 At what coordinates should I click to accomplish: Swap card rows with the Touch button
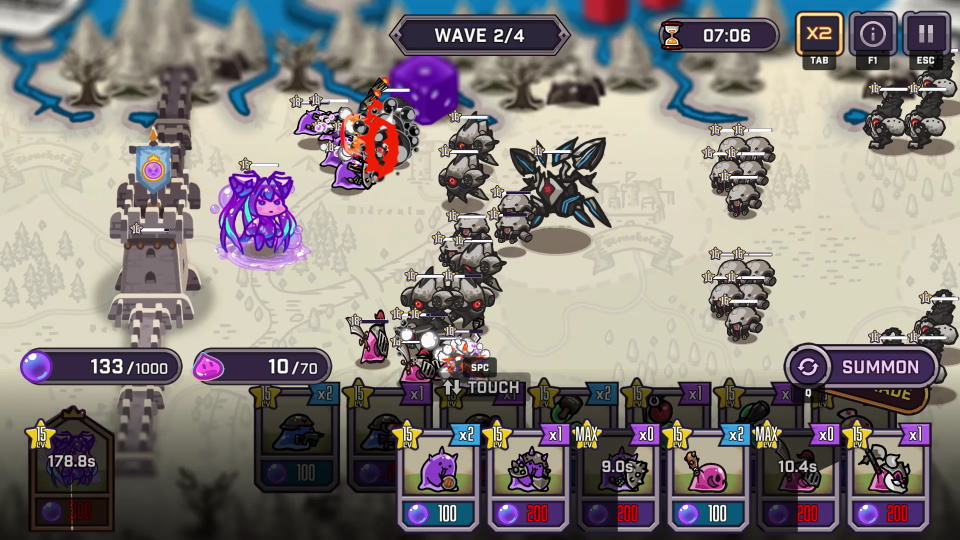482,387
